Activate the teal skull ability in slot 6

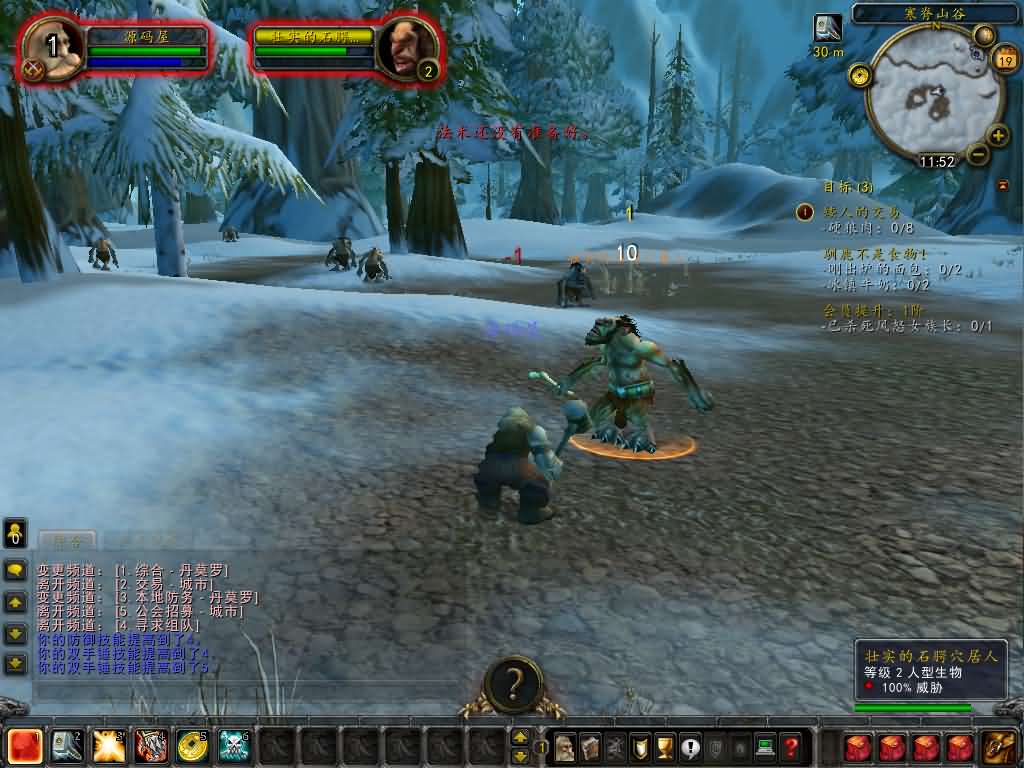[234, 746]
